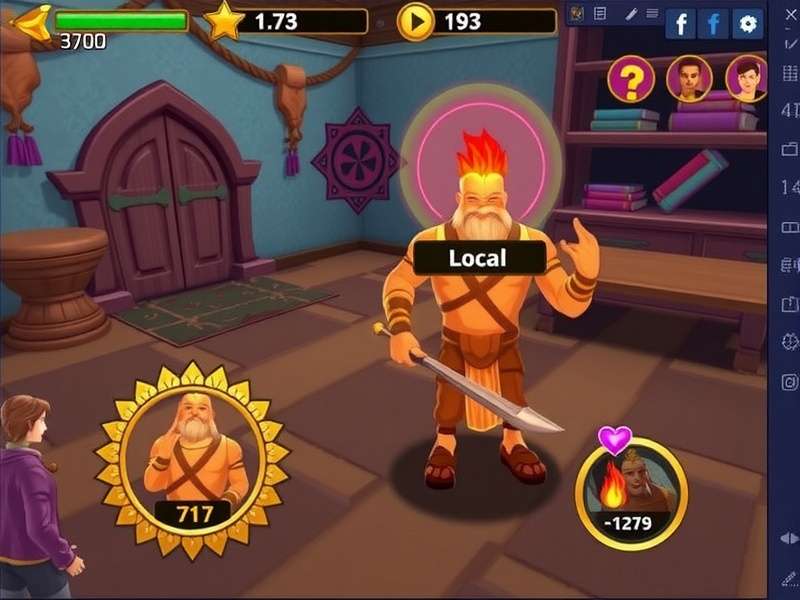The image size is (800, 600).
Task: Open the sun-framed warrior portrait badge
Action: point(192,460)
